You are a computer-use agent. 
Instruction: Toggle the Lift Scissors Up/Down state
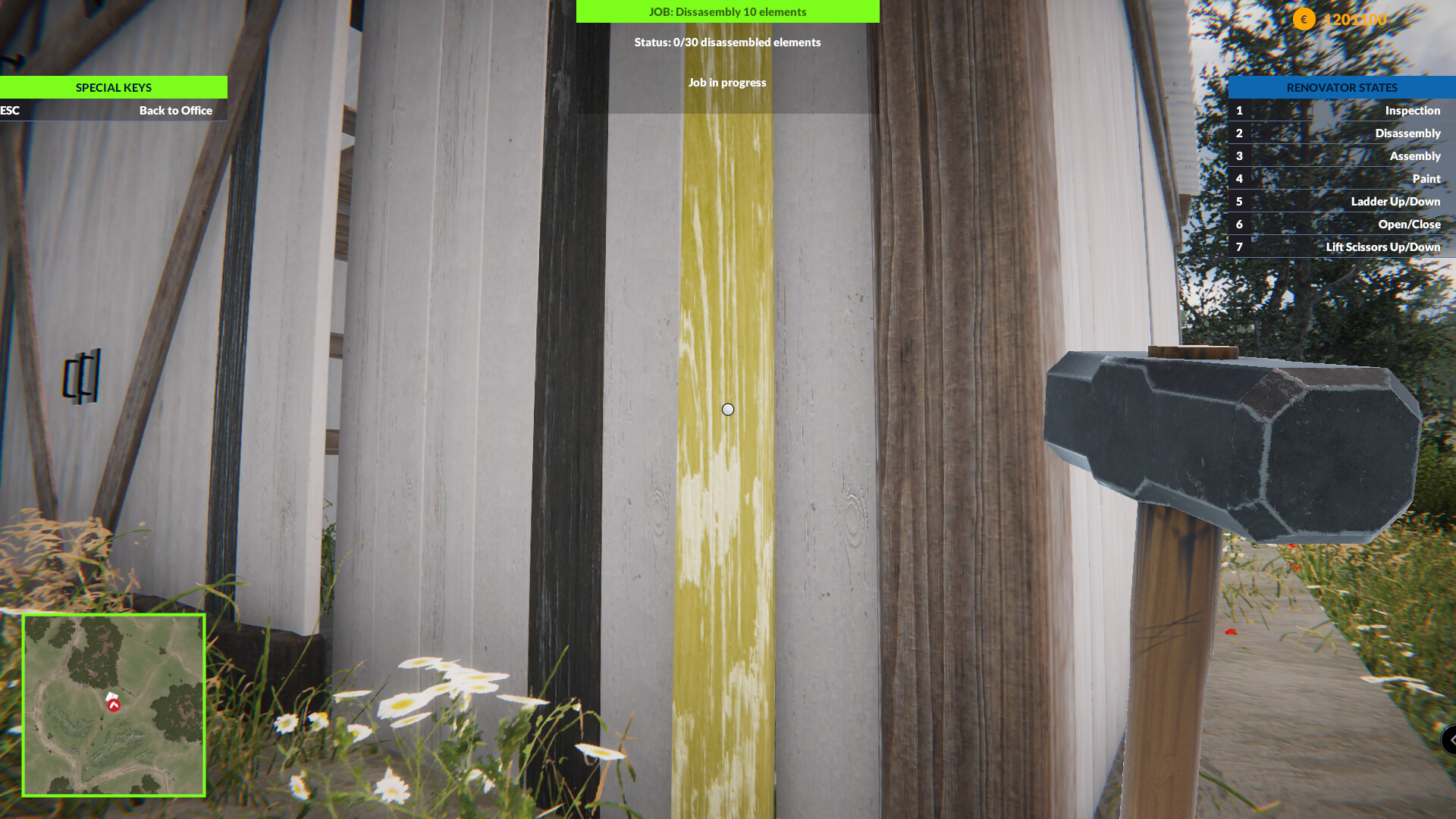(1382, 246)
